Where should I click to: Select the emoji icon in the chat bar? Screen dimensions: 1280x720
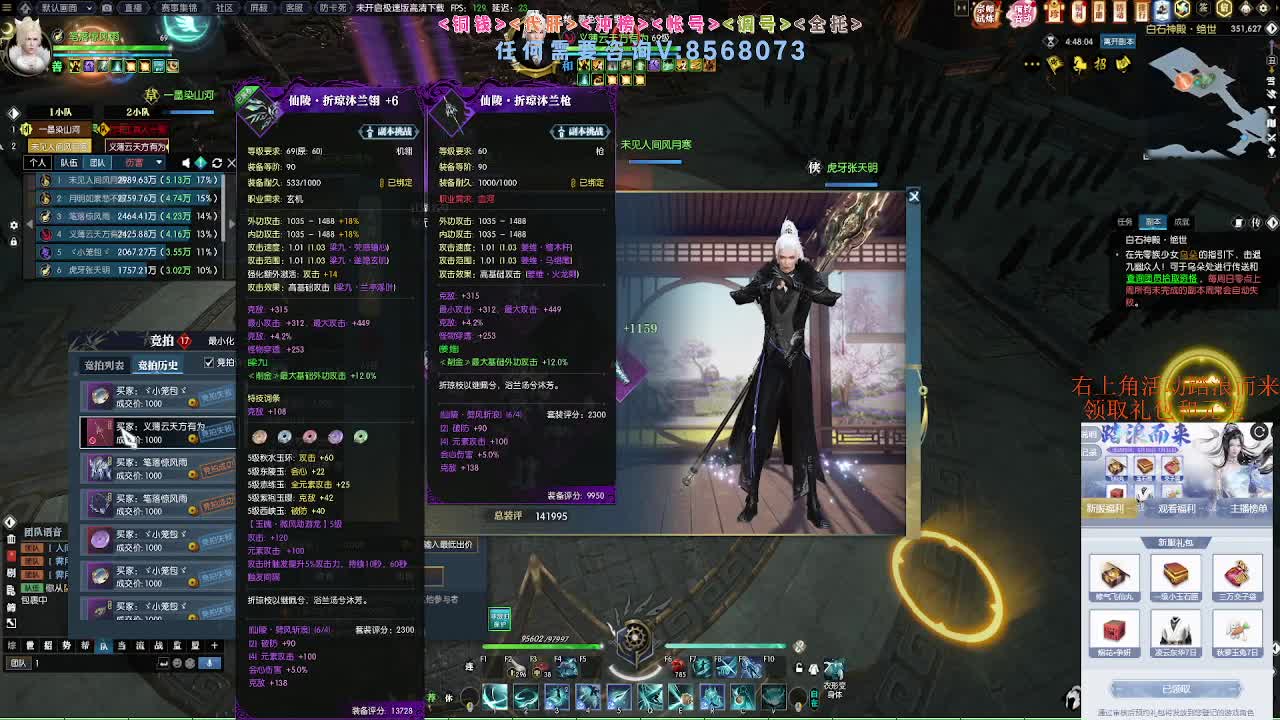(x=177, y=663)
